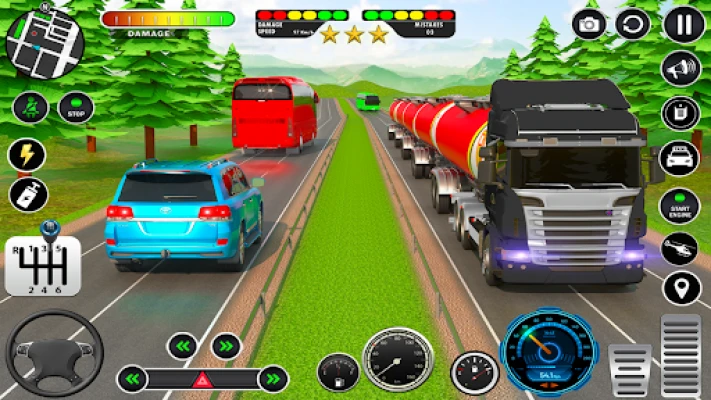Viewport: 711px width, 400px height.
Task: Sound the megaphone horn
Action: pos(681,69)
